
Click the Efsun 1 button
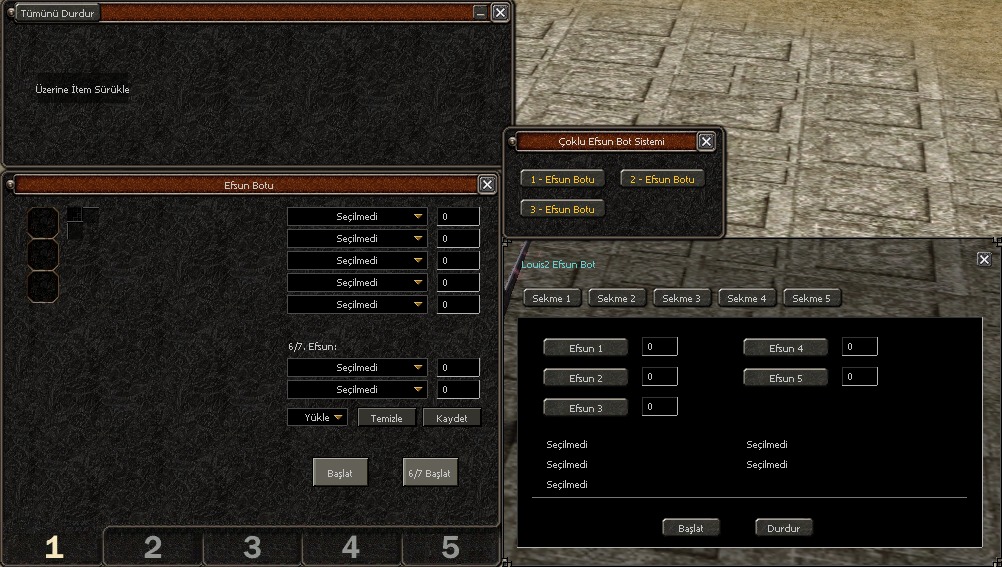(586, 348)
